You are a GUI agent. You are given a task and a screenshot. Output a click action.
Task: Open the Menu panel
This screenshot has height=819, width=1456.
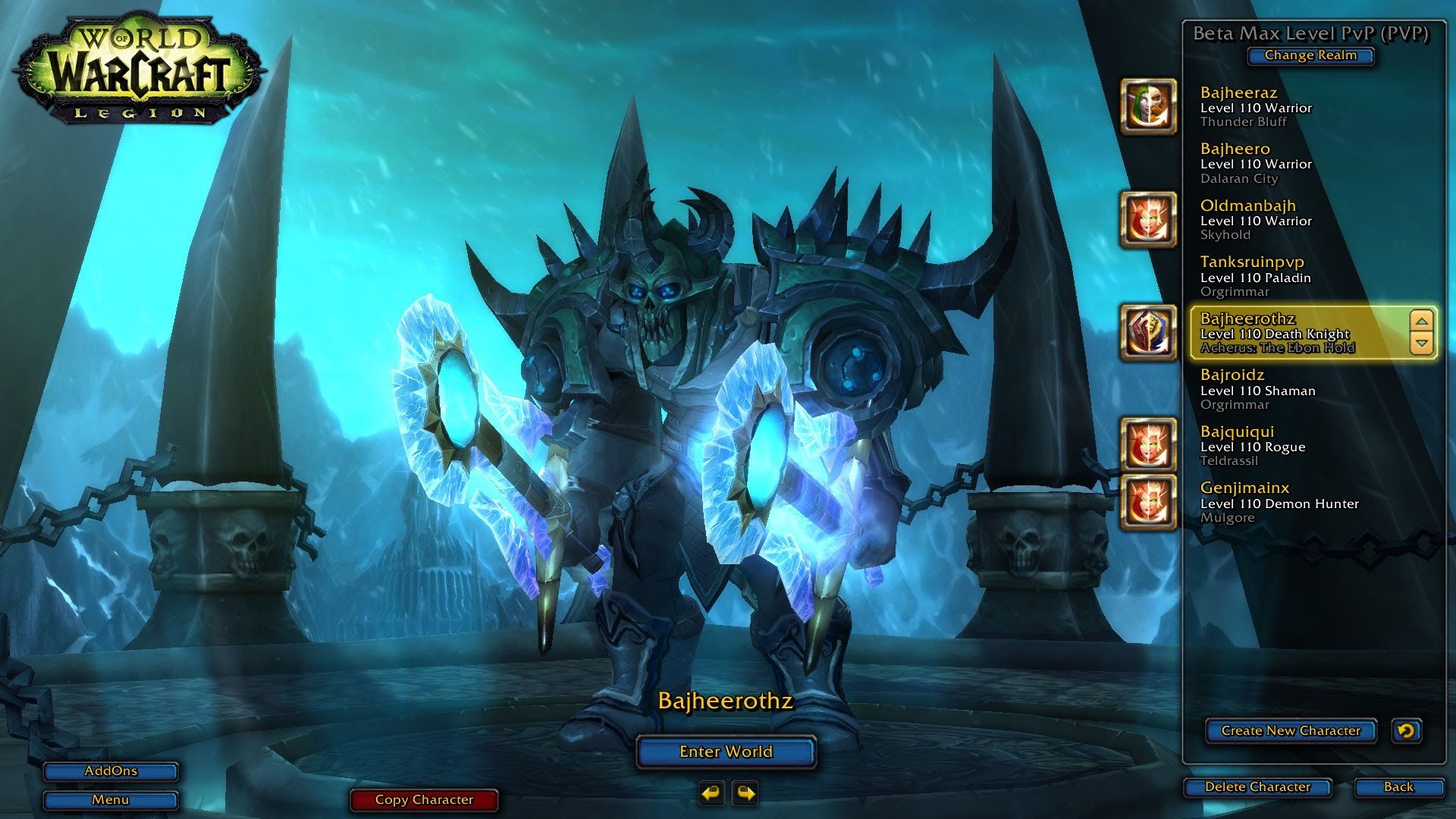coord(110,799)
